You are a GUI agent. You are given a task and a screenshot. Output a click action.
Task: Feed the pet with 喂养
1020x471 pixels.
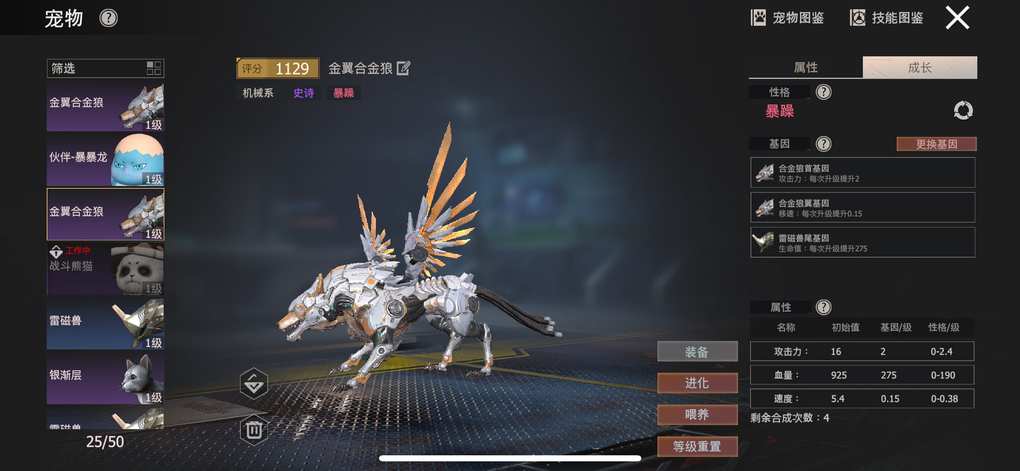point(697,414)
